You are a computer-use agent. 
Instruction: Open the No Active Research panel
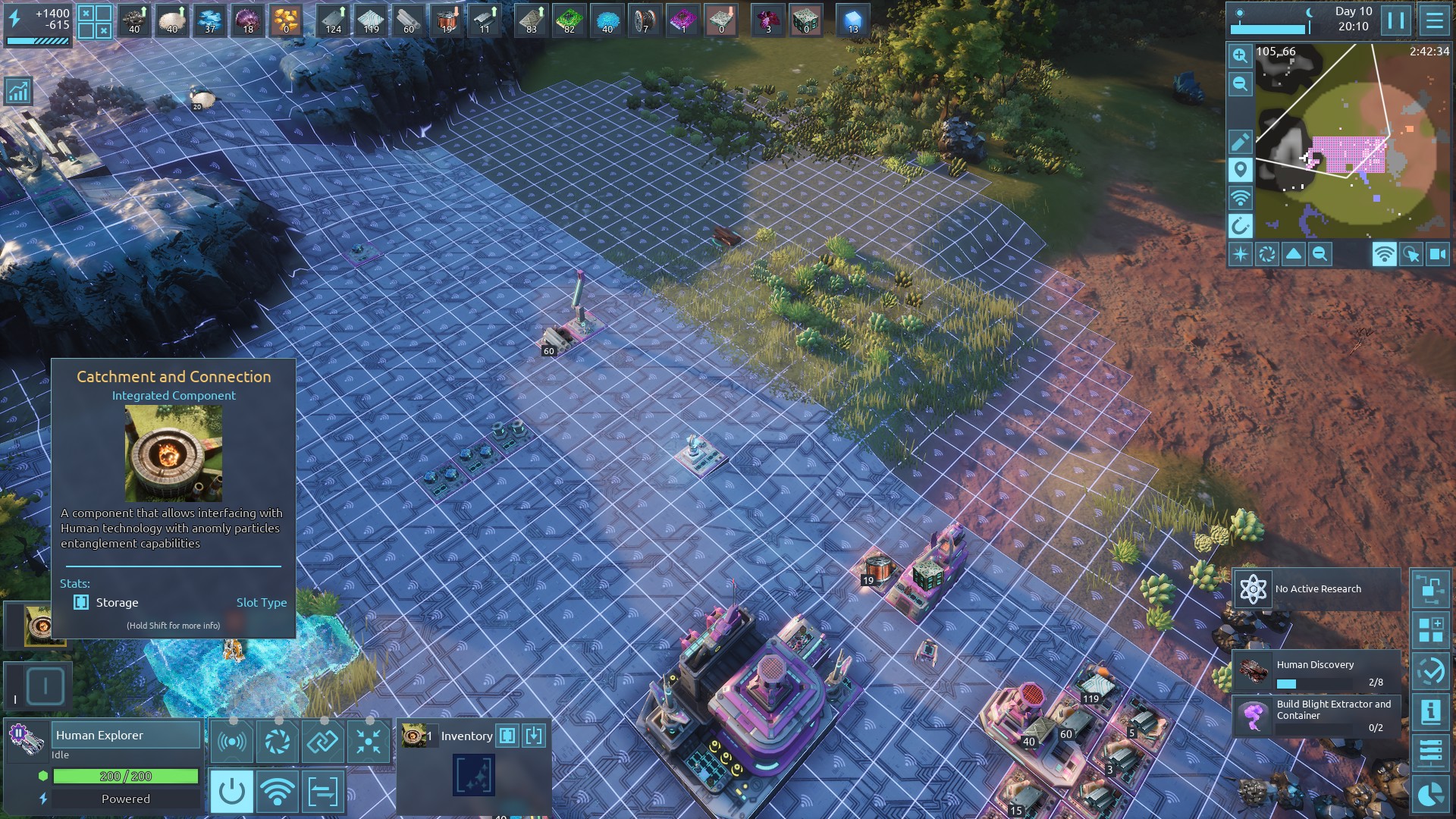point(1317,589)
